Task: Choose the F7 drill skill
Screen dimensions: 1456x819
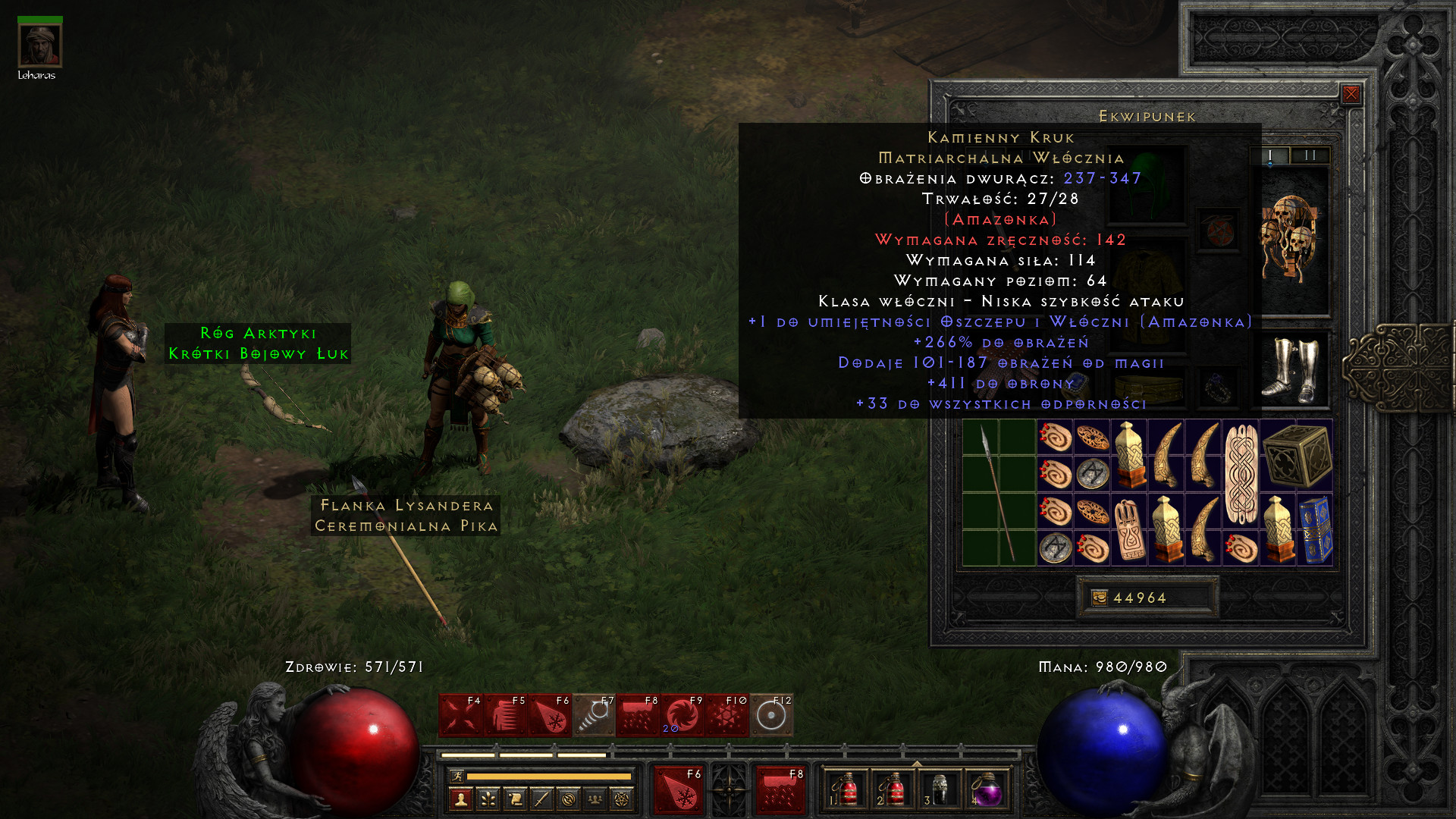Action: click(x=595, y=715)
